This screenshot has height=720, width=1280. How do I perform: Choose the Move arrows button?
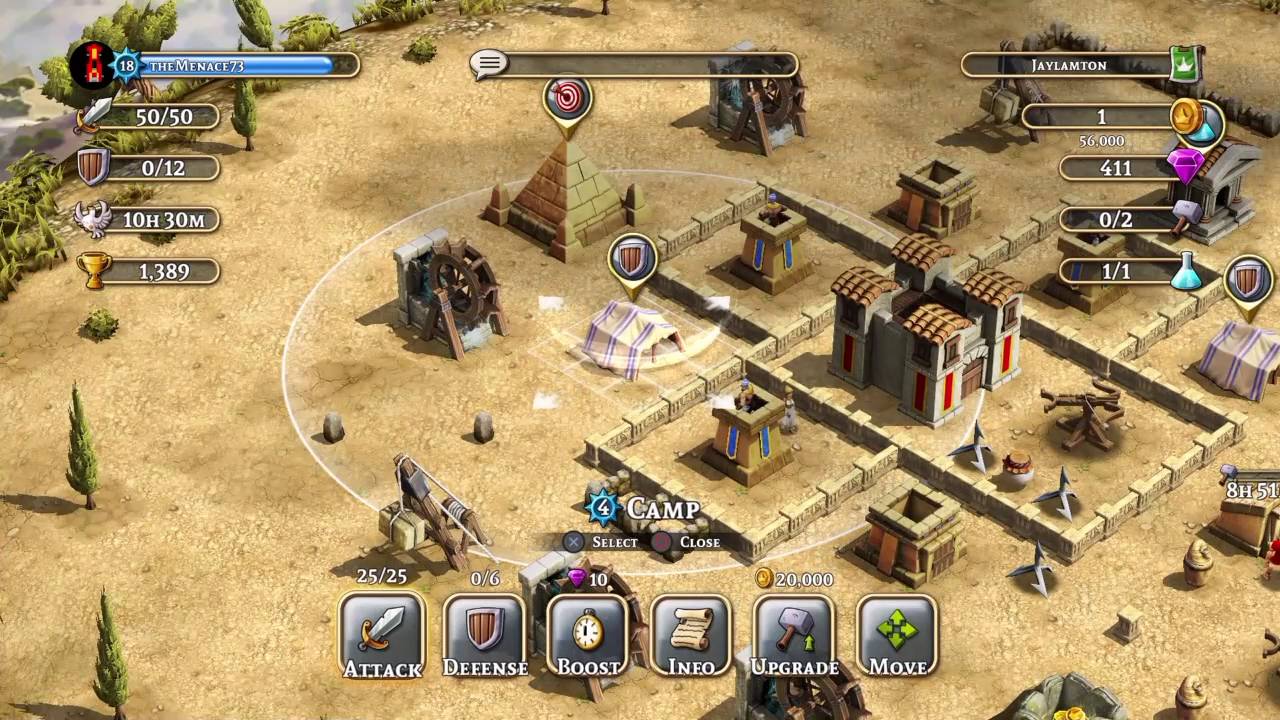pyautogui.click(x=897, y=636)
